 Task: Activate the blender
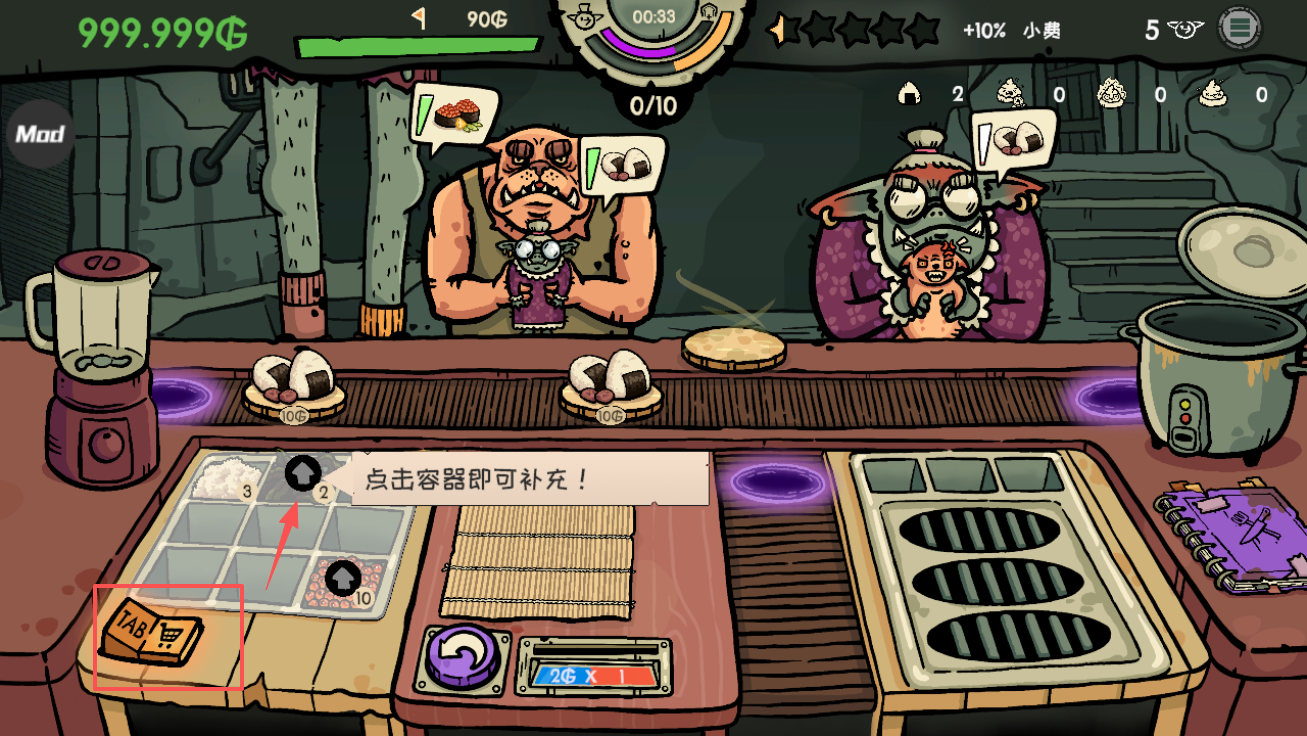97,370
